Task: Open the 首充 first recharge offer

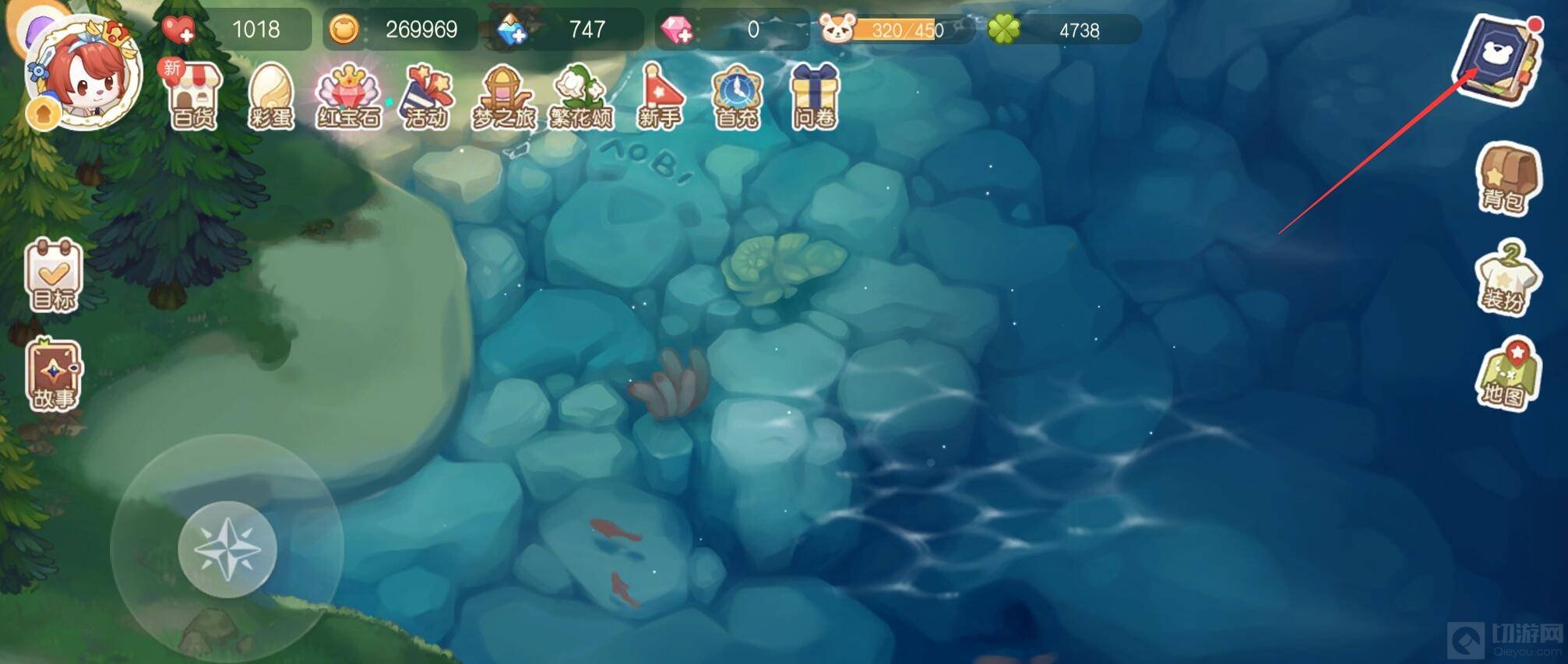Action: (736, 97)
